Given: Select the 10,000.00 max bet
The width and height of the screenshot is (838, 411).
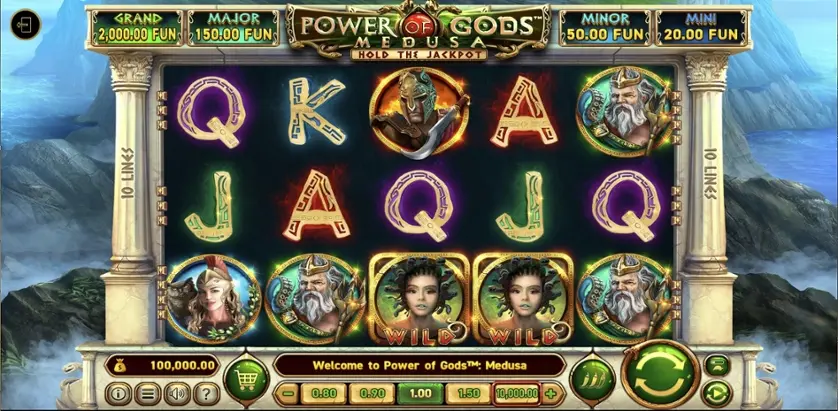Looking at the screenshot, I should [516, 394].
